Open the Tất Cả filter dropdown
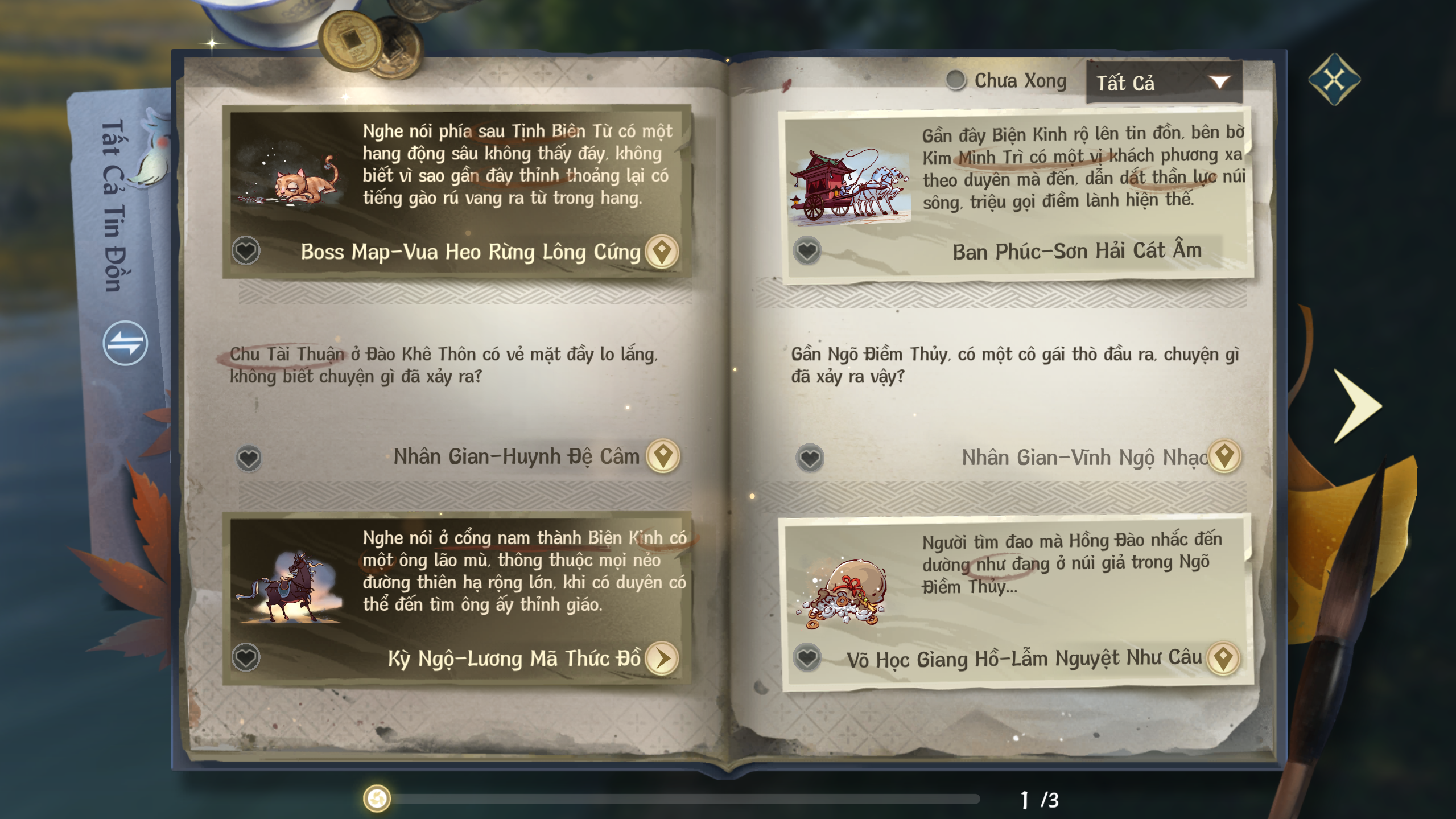Image resolution: width=1456 pixels, height=819 pixels. coord(1163,83)
